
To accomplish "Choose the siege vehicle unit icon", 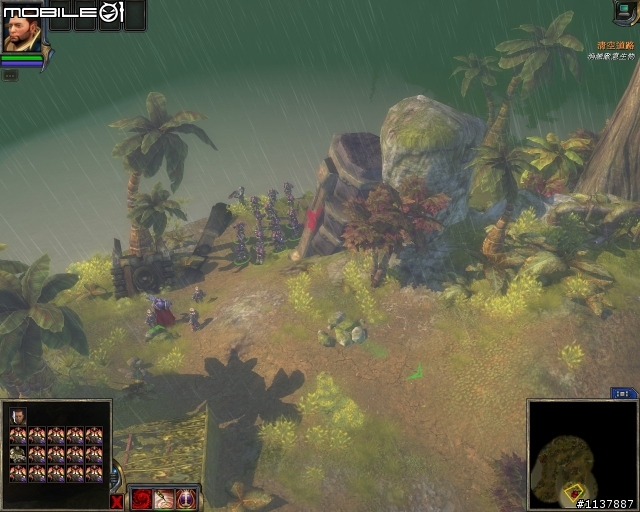I will click(x=18, y=454).
